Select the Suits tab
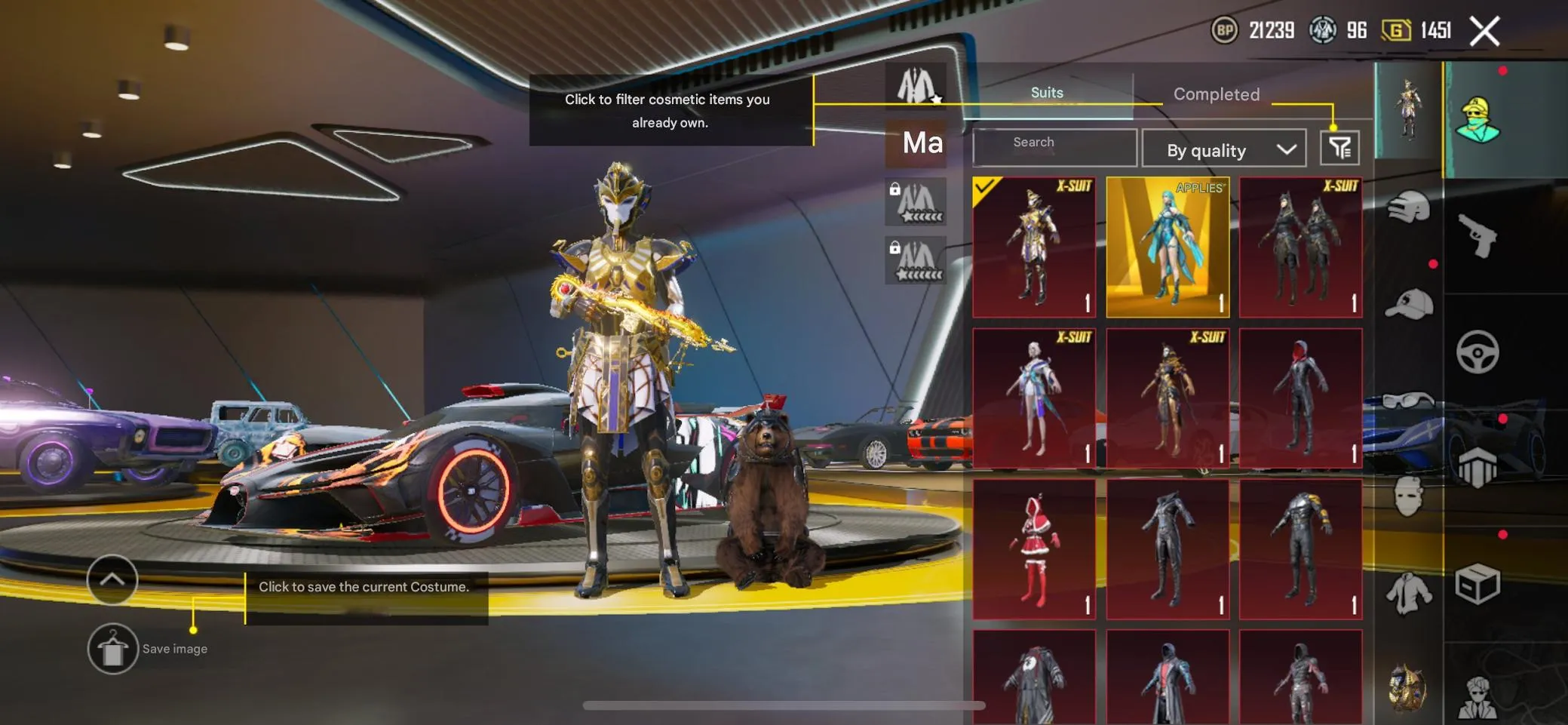This screenshot has height=725, width=1568. 1047,92
